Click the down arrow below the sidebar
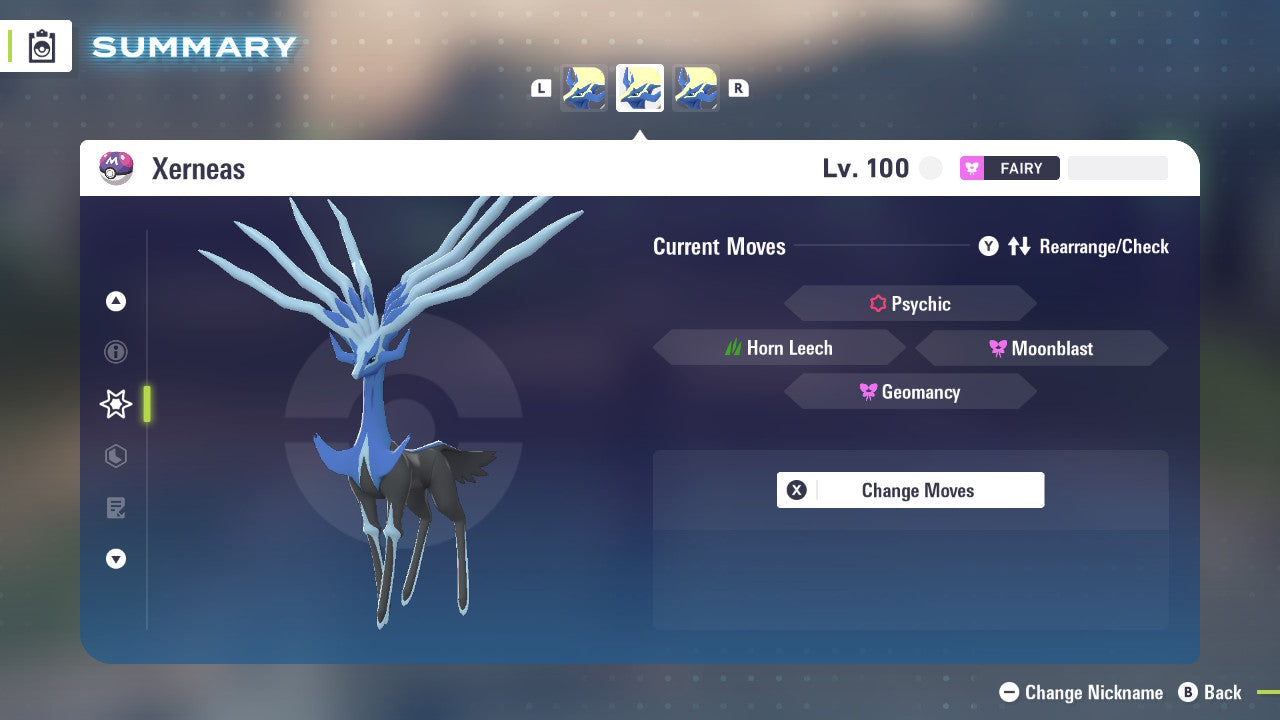The image size is (1280, 720). [x=116, y=559]
